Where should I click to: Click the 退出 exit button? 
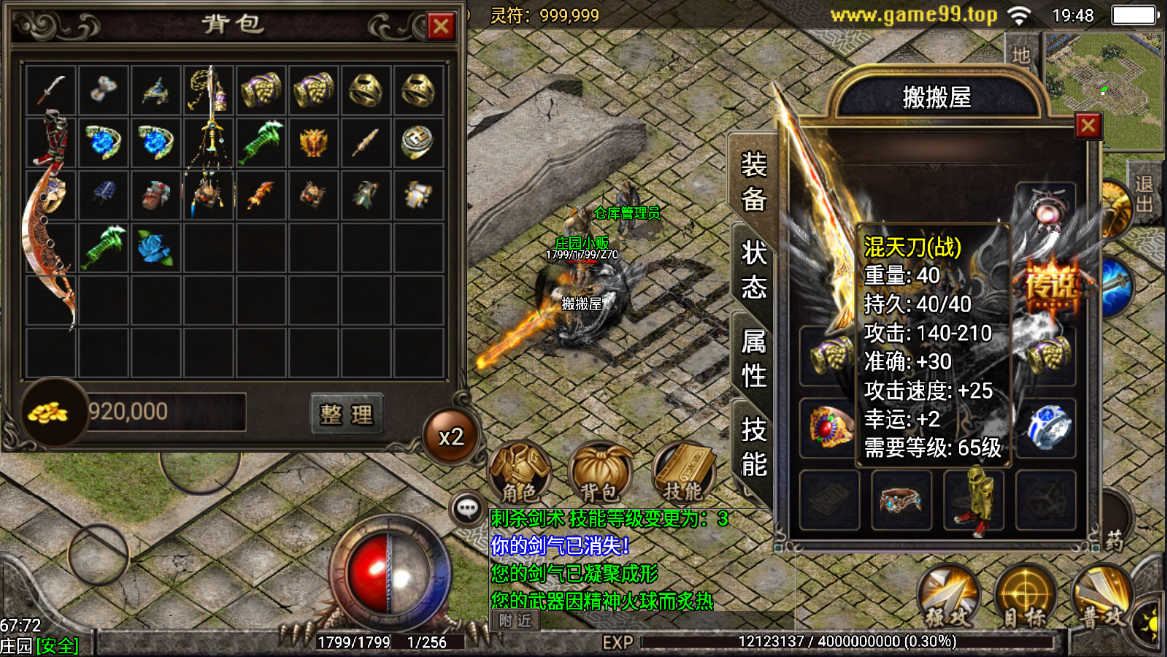1144,196
